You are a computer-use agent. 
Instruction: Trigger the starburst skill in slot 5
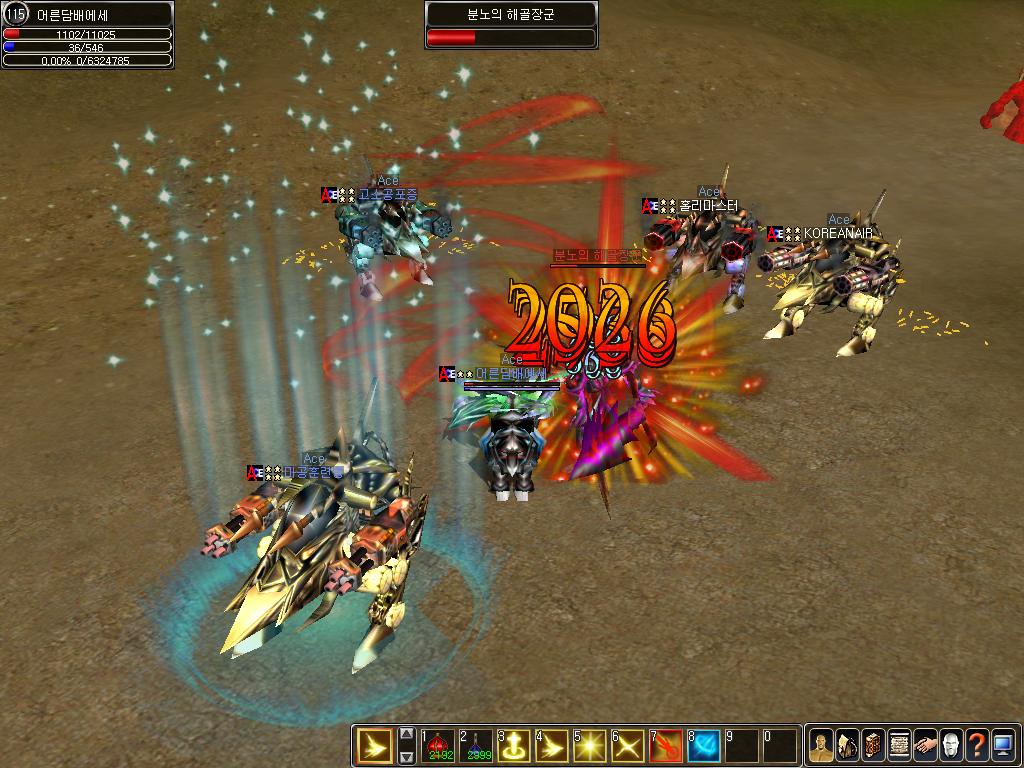coord(590,746)
